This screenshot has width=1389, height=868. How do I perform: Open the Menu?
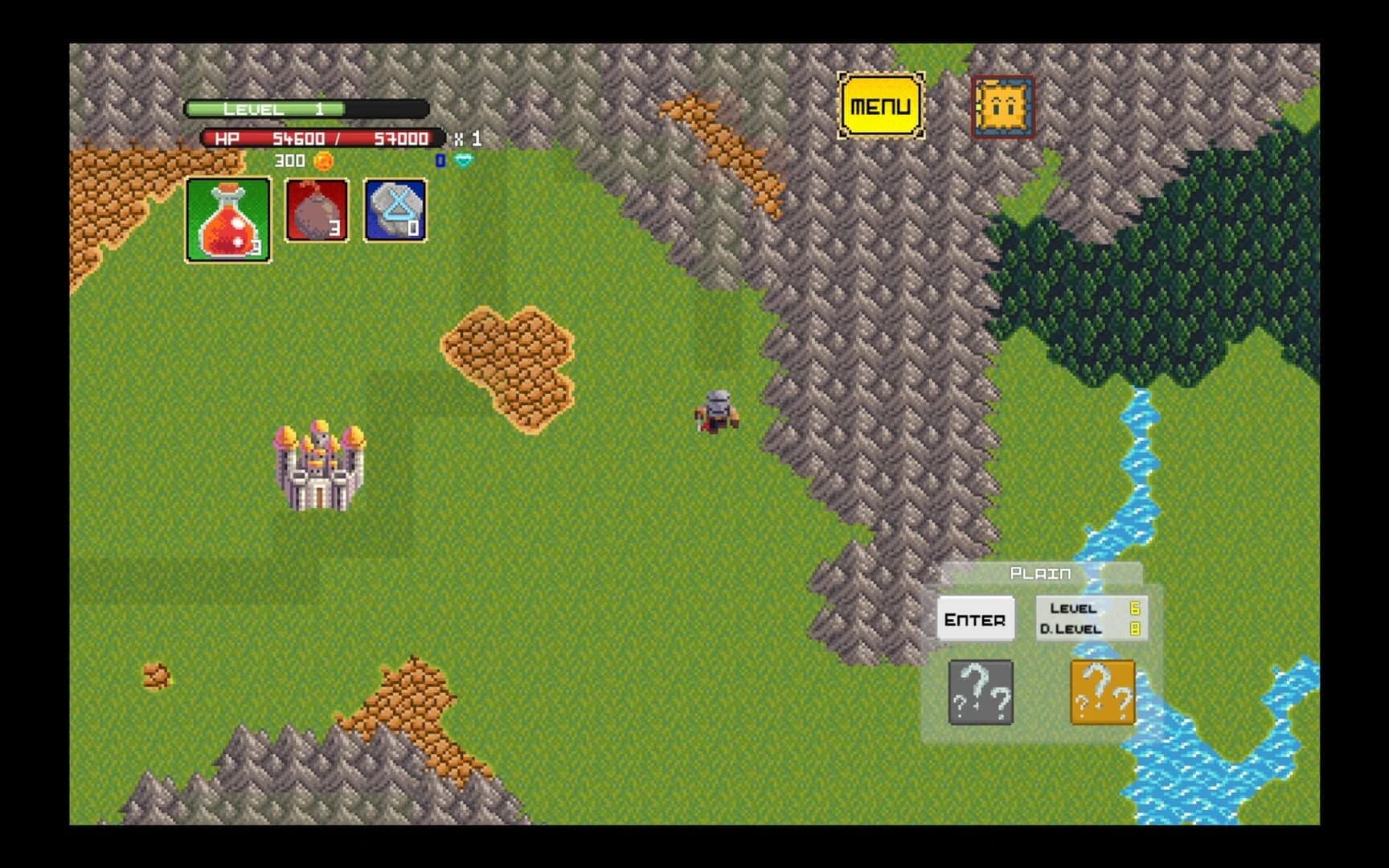click(x=880, y=104)
